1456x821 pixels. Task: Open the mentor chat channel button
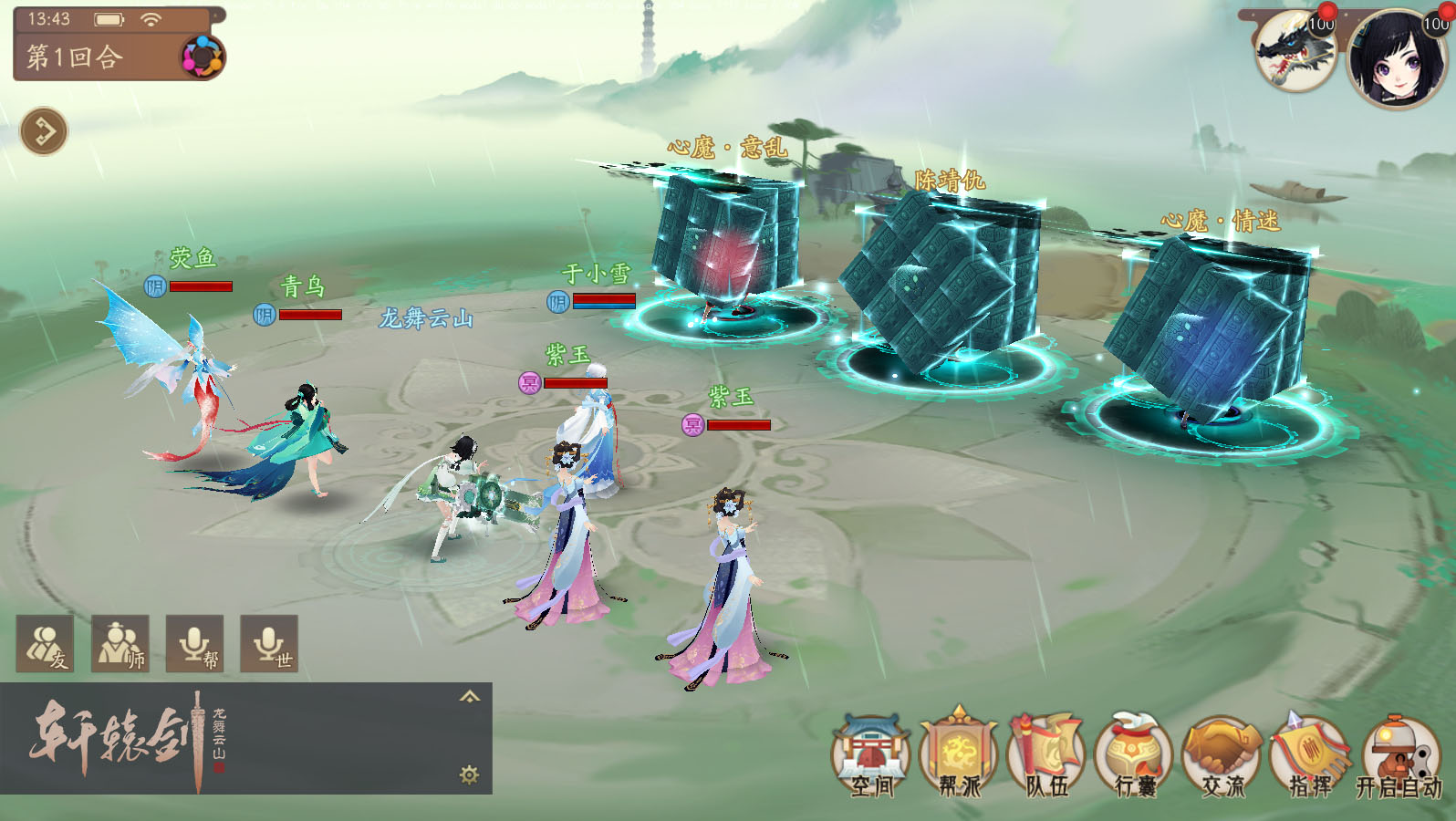click(x=120, y=644)
